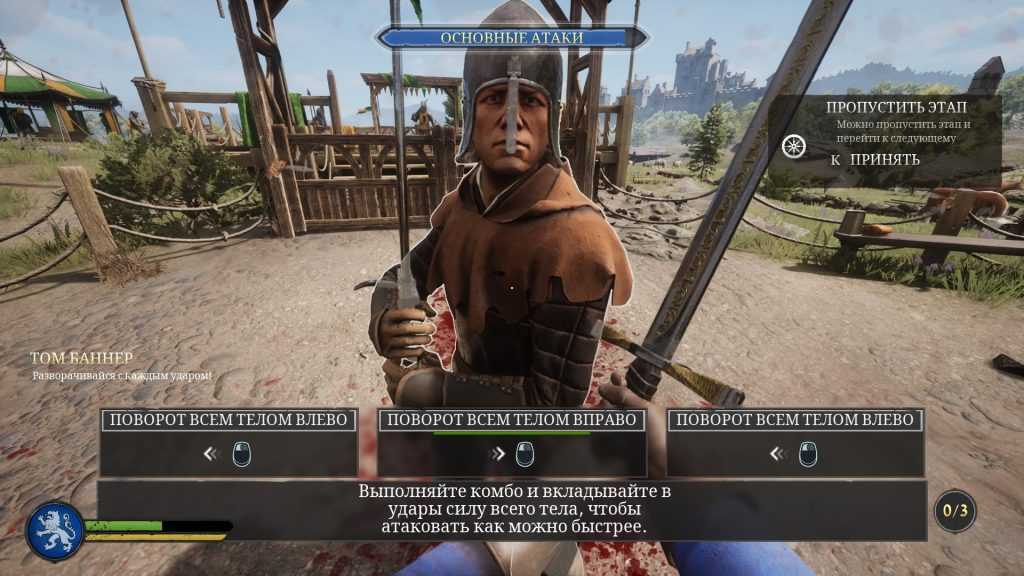1024x576 pixels.
Task: Click the blue lion team emblem
Action: [x=55, y=530]
